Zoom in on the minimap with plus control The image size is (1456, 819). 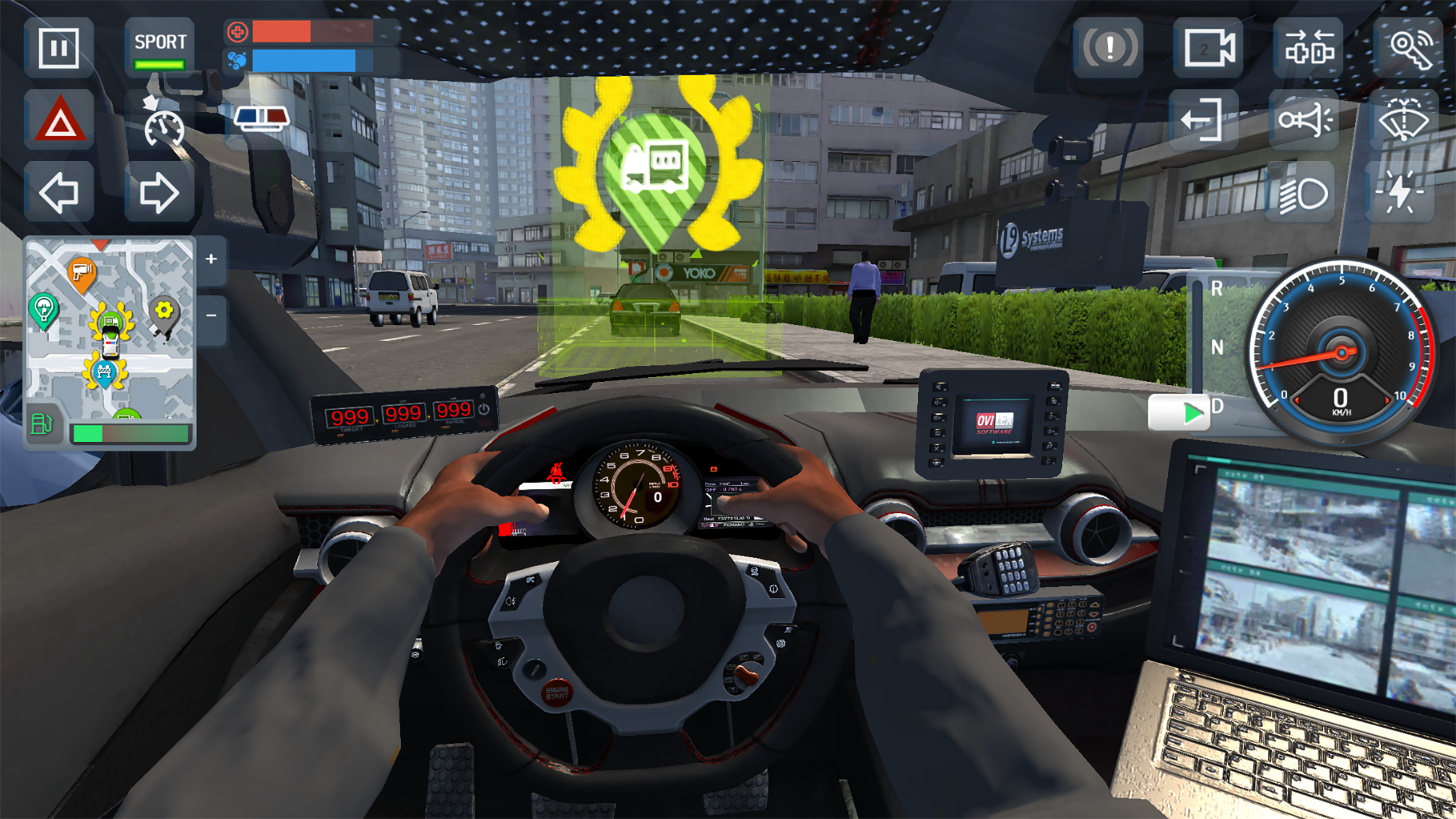[212, 260]
